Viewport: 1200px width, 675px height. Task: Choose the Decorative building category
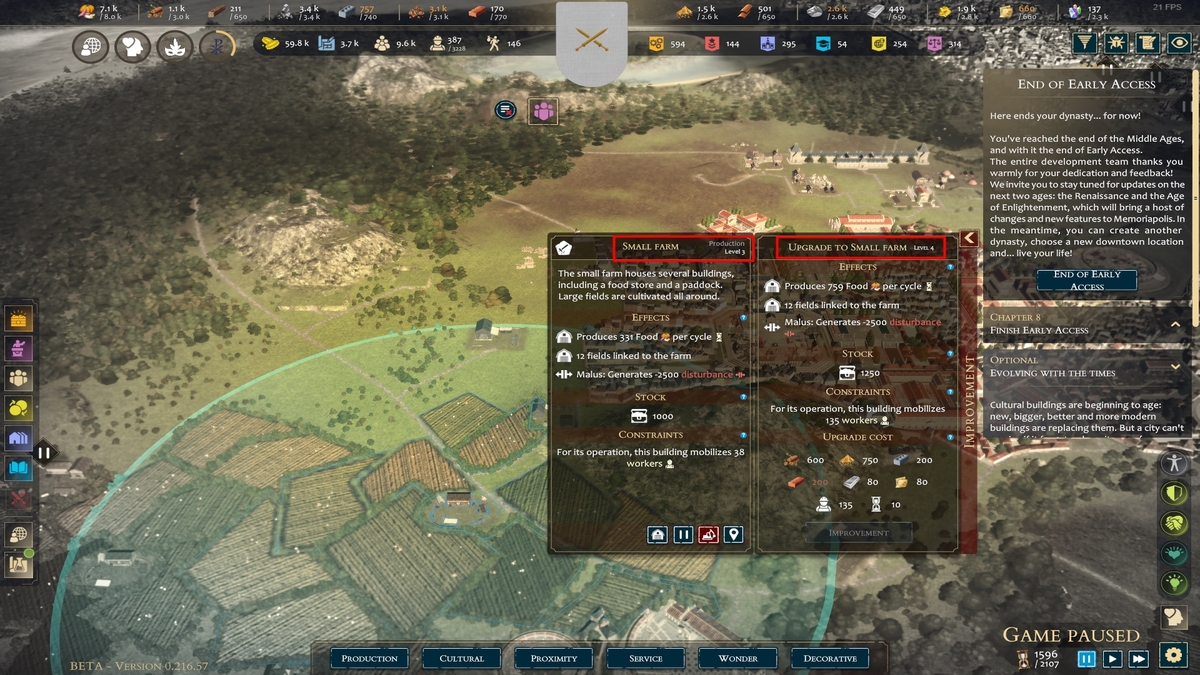830,658
